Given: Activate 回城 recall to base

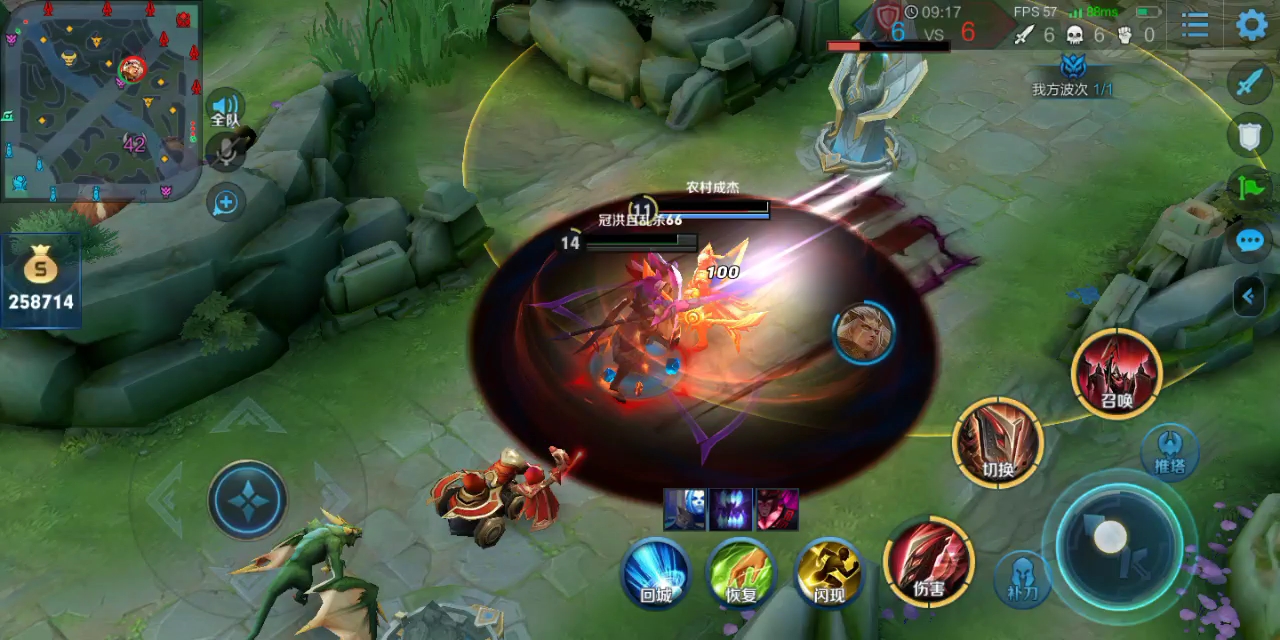Looking at the screenshot, I should pyautogui.click(x=655, y=573).
